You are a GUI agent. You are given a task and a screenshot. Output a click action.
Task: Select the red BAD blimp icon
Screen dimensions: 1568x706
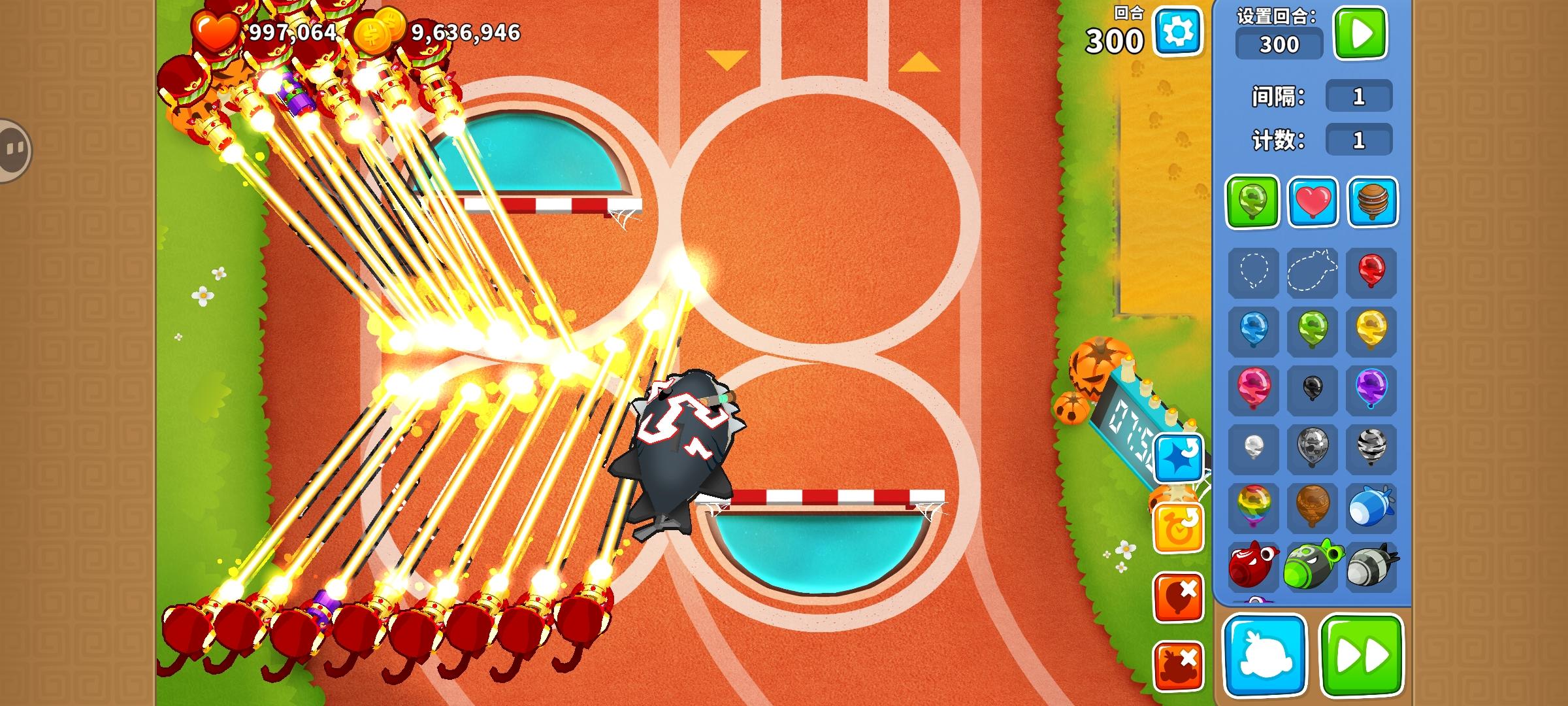point(1253,563)
